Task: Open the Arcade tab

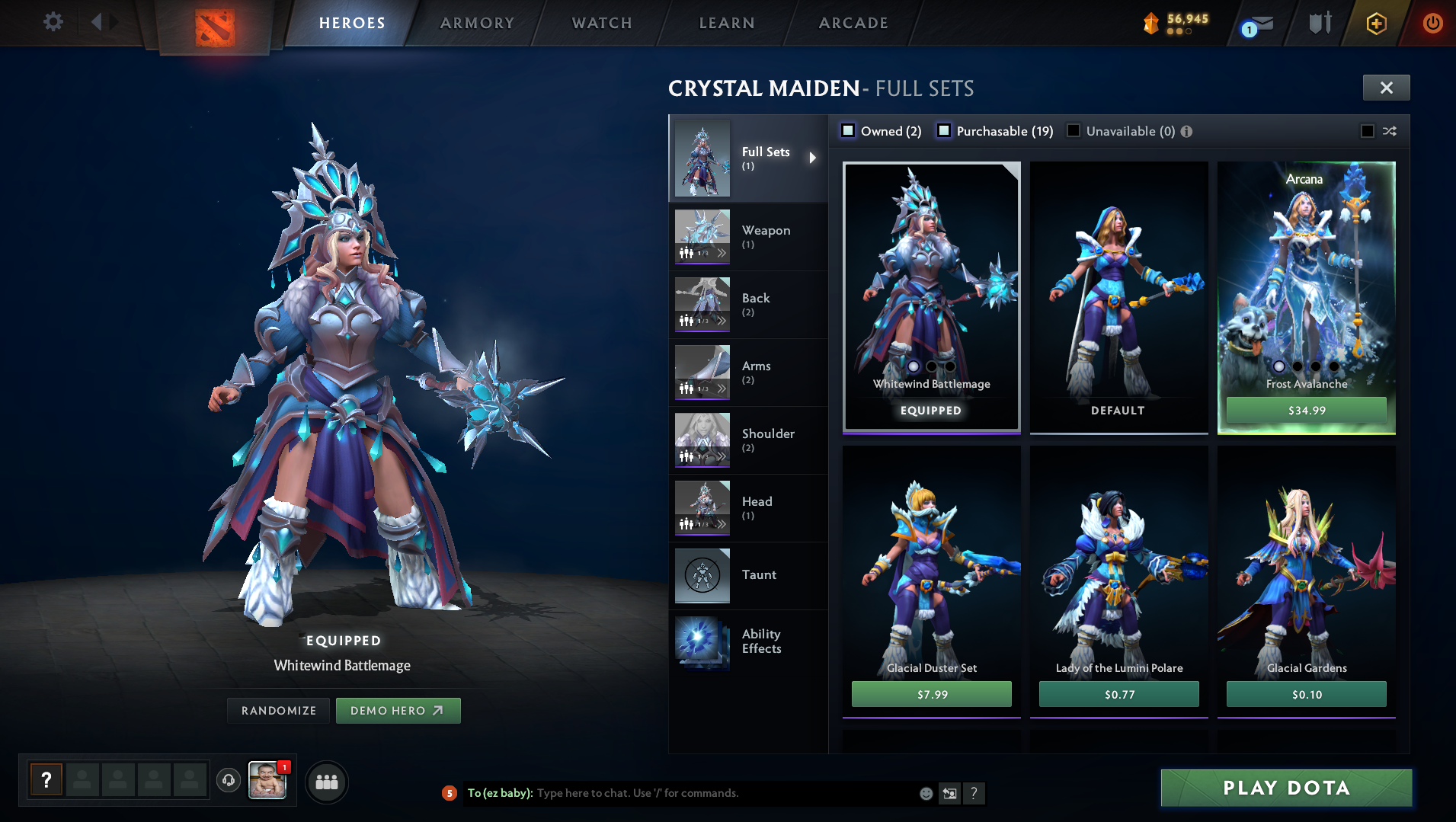Action: (x=853, y=23)
